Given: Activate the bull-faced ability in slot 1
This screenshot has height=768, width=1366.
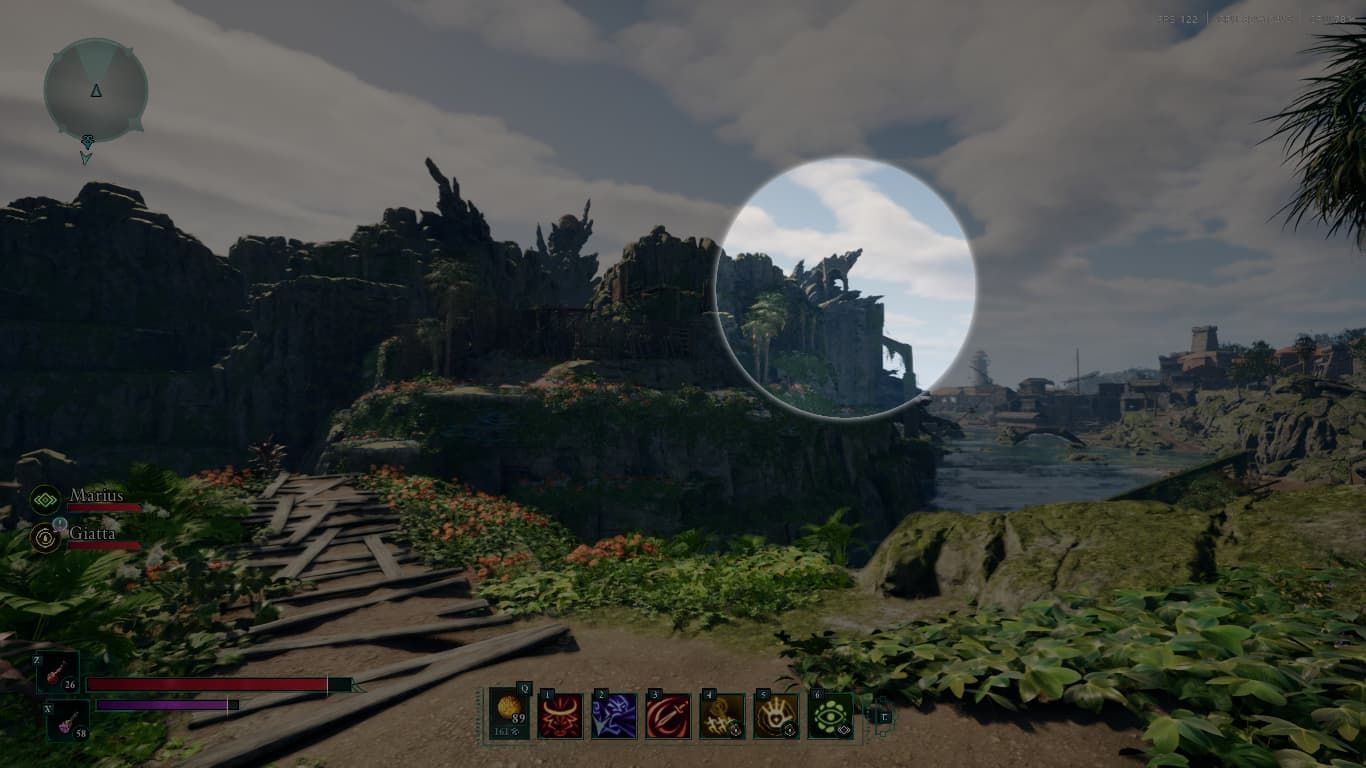Looking at the screenshot, I should click(x=559, y=717).
